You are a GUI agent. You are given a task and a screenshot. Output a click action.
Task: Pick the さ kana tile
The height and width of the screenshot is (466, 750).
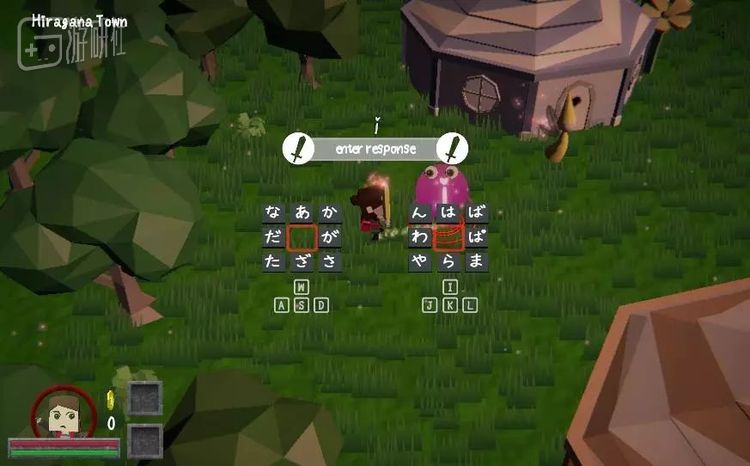[330, 262]
